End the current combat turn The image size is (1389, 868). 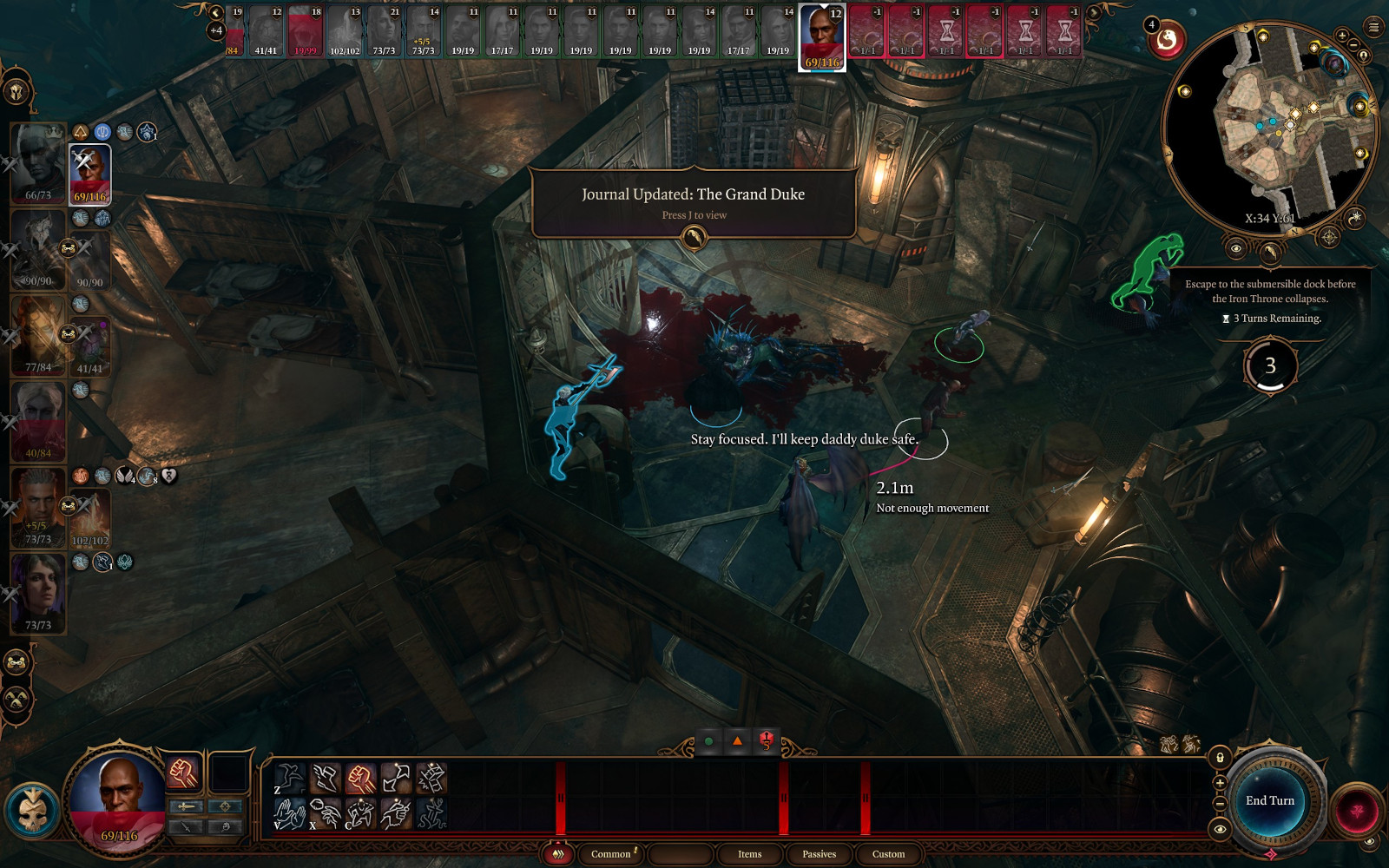coord(1269,801)
